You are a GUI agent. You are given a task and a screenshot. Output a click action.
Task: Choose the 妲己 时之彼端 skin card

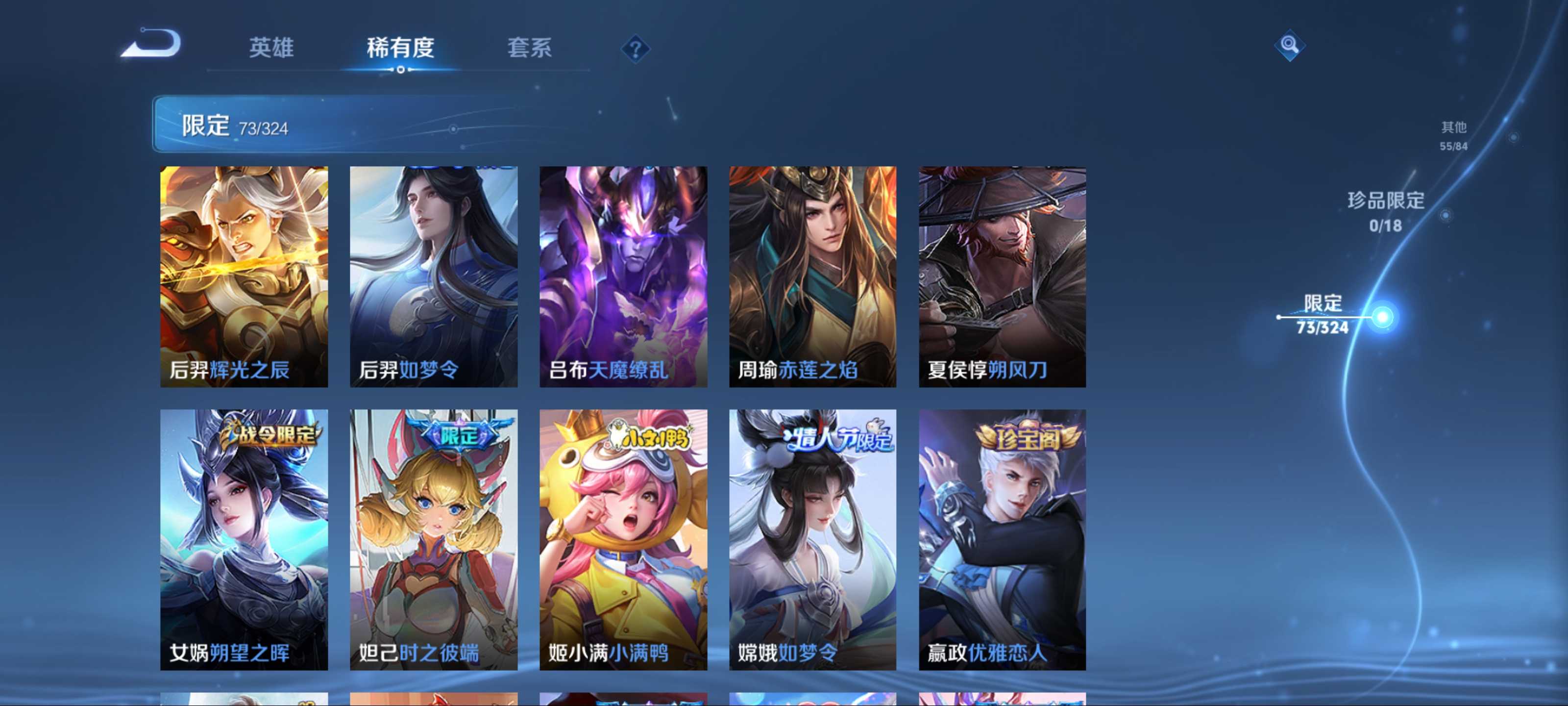[433, 539]
